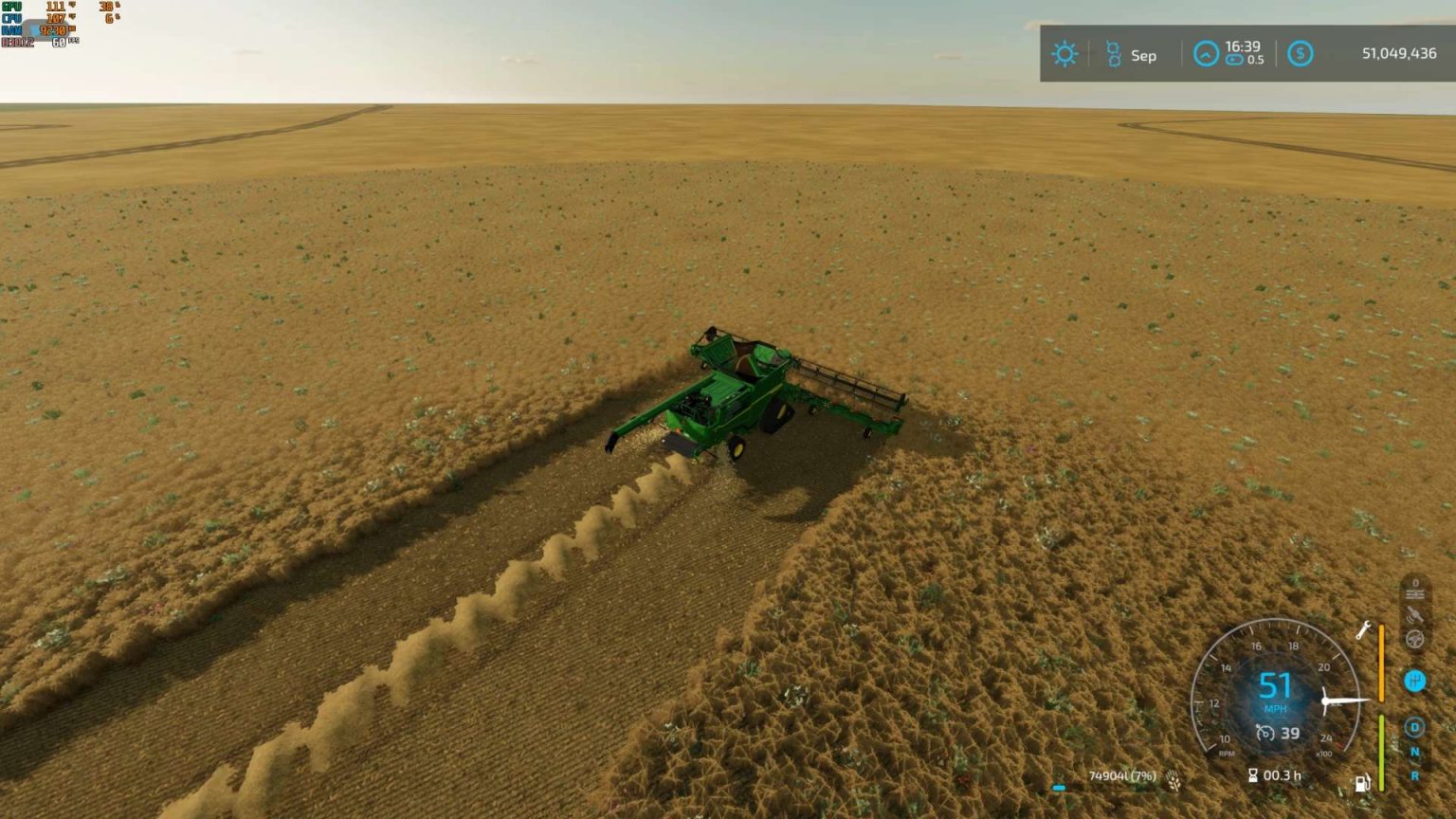Click the steering wheel assist icon
The image size is (1456, 819).
tap(1415, 638)
